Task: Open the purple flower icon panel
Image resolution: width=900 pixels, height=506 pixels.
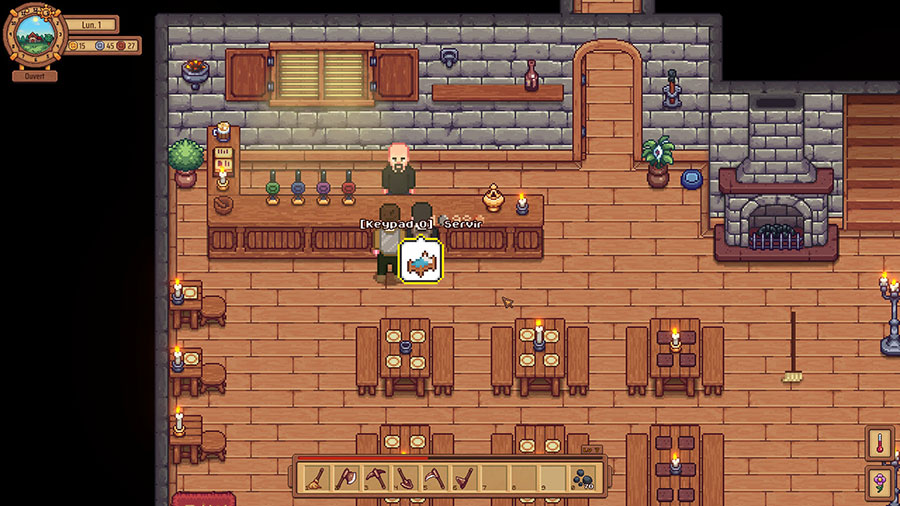Action: (x=881, y=484)
